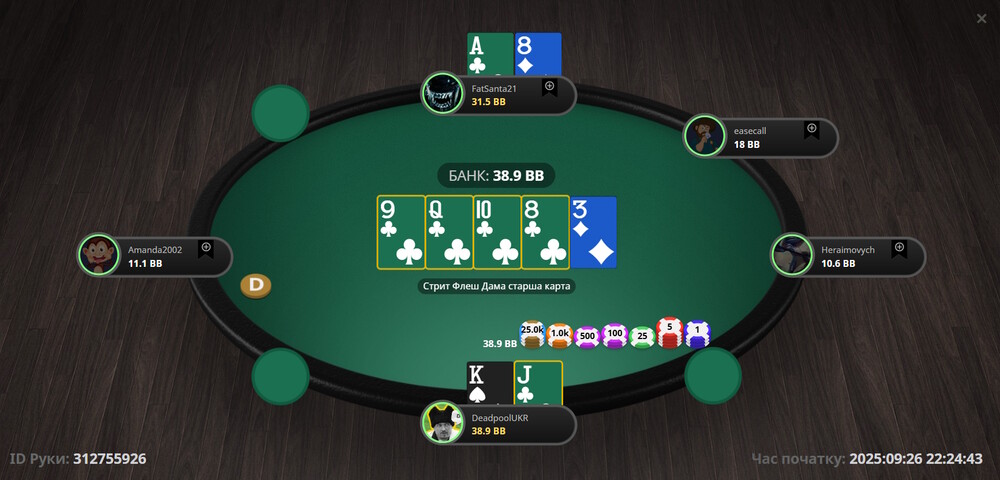Add a note on Amanda2002
This screenshot has height=480, width=1000.
point(206,248)
